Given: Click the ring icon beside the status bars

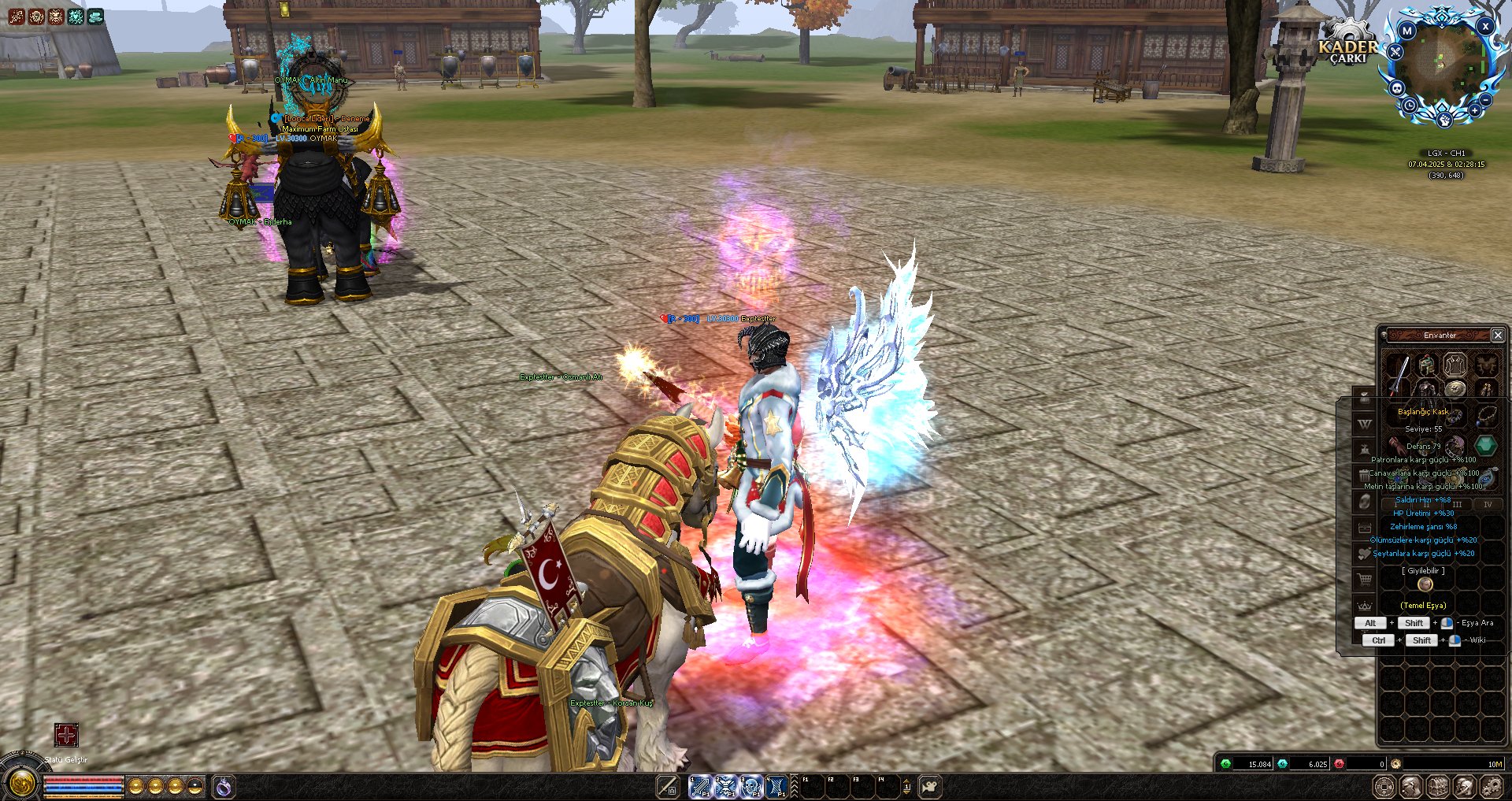Looking at the screenshot, I should coord(224,786).
